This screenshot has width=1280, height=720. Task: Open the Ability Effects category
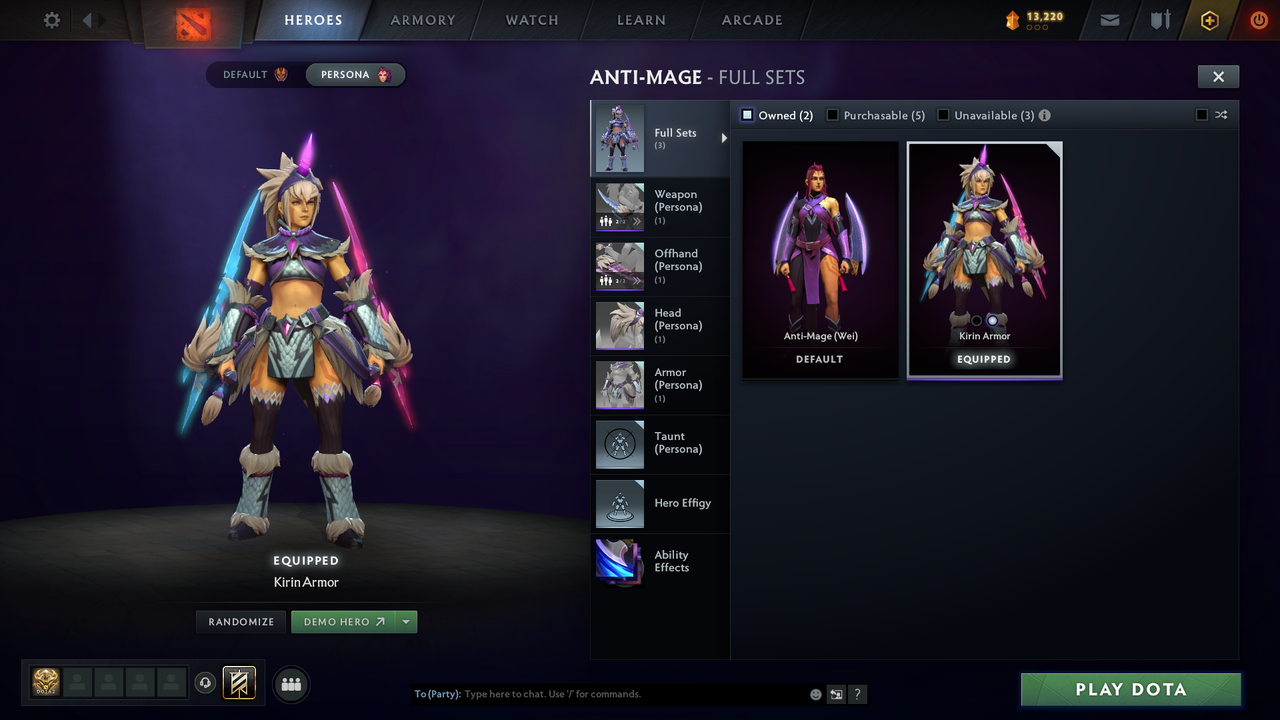pyautogui.click(x=660, y=563)
